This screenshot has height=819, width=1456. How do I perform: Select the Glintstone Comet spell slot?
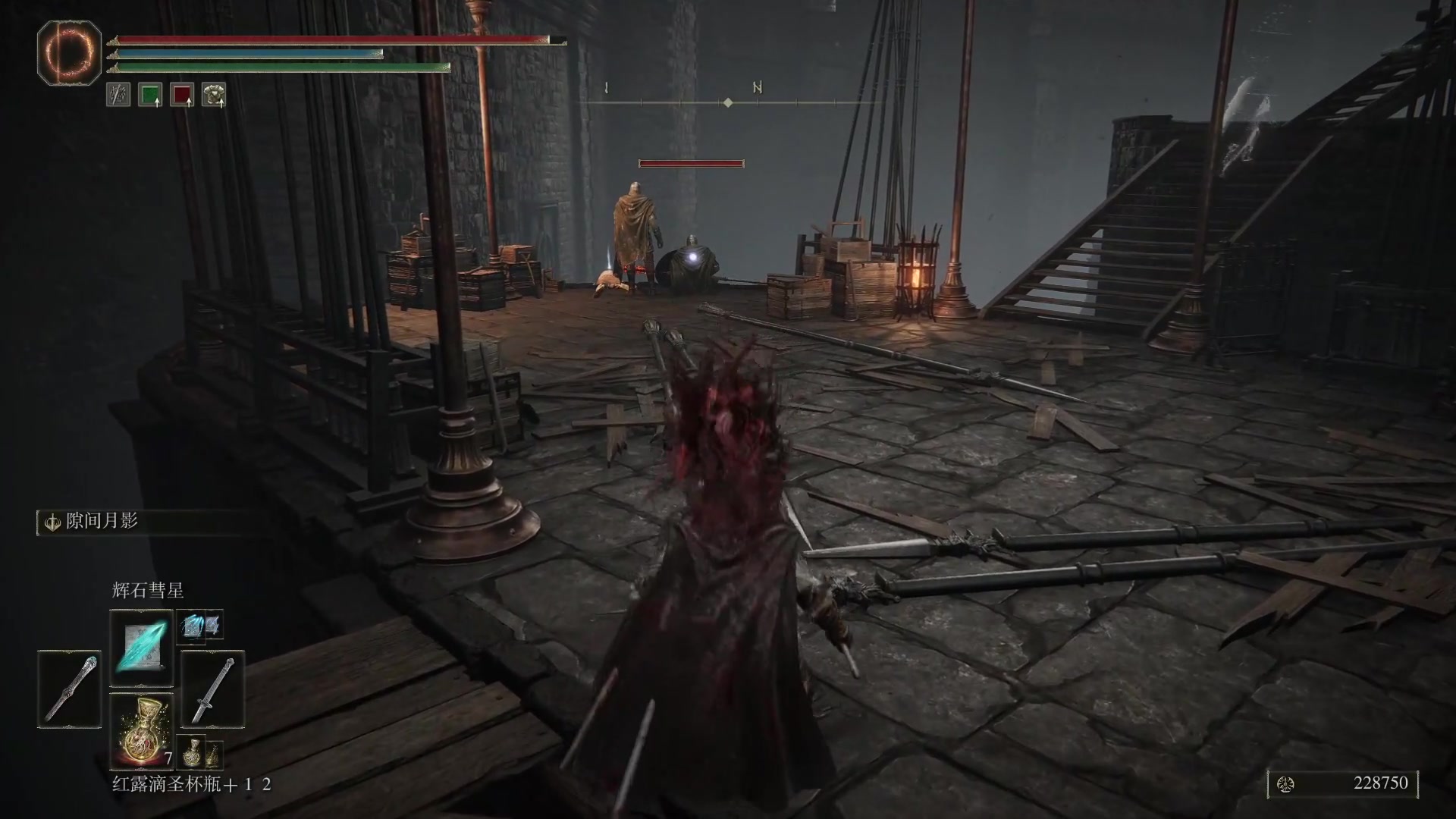pyautogui.click(x=142, y=647)
